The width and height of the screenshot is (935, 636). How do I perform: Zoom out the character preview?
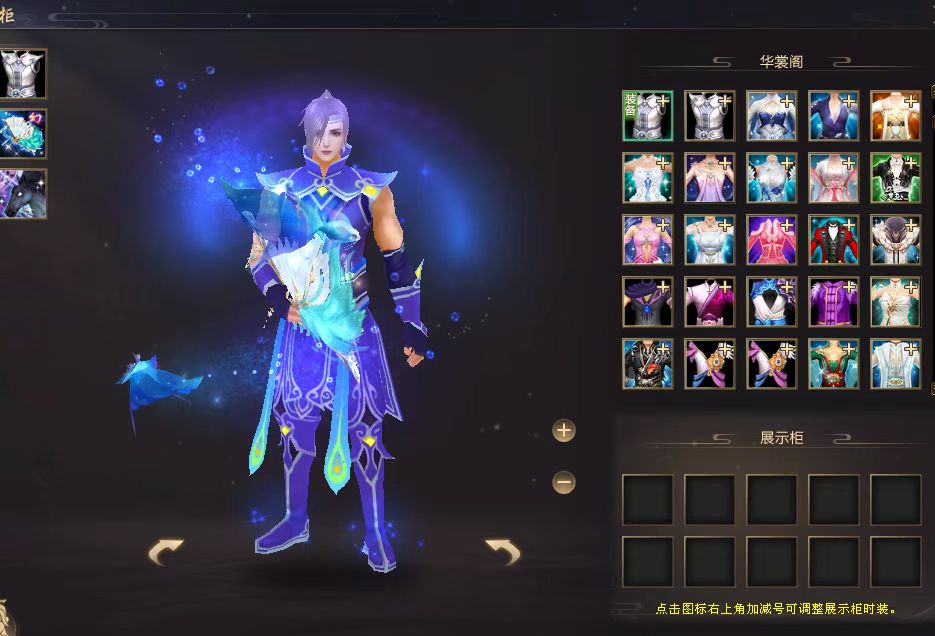pos(564,483)
